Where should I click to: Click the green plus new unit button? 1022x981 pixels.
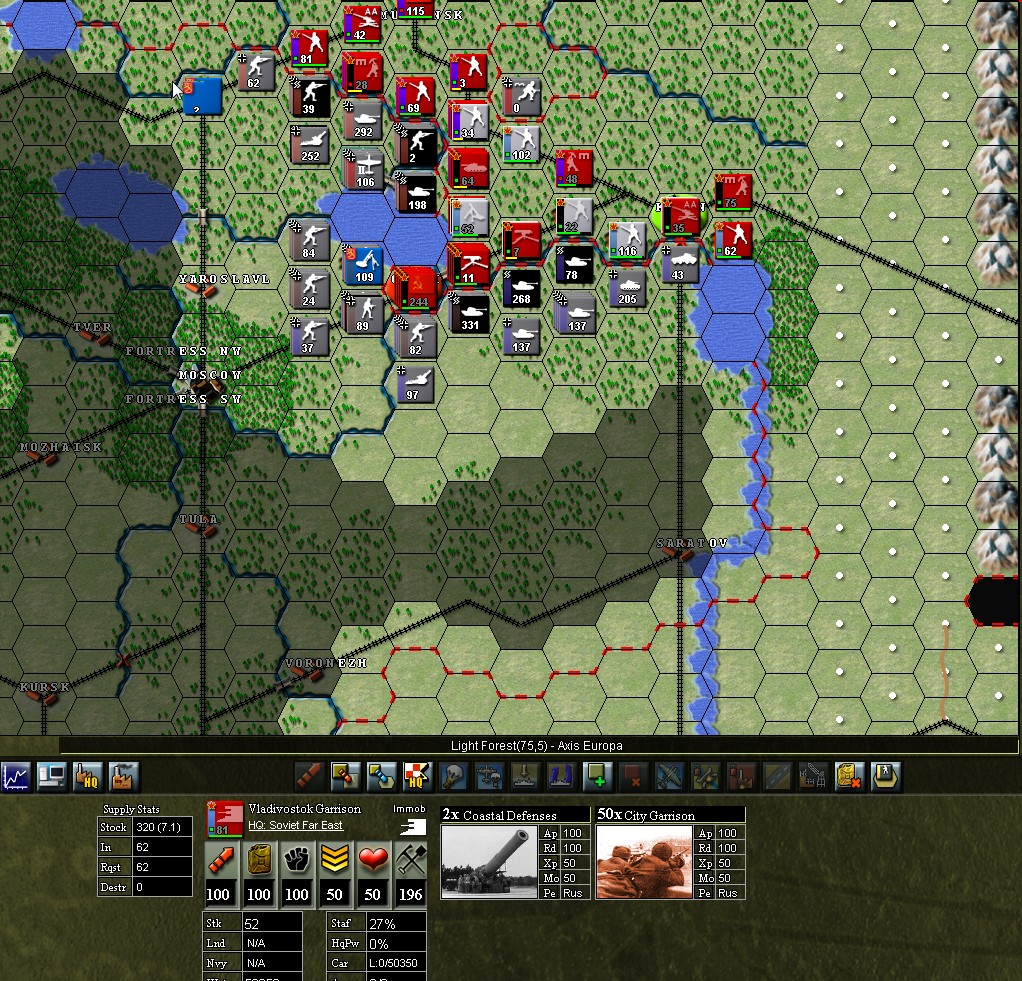coord(597,776)
